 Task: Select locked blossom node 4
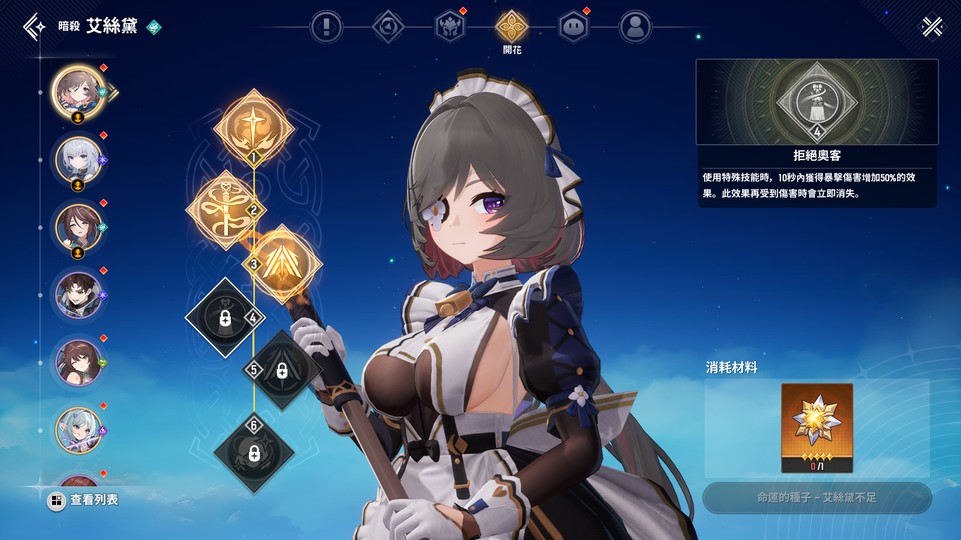(224, 318)
